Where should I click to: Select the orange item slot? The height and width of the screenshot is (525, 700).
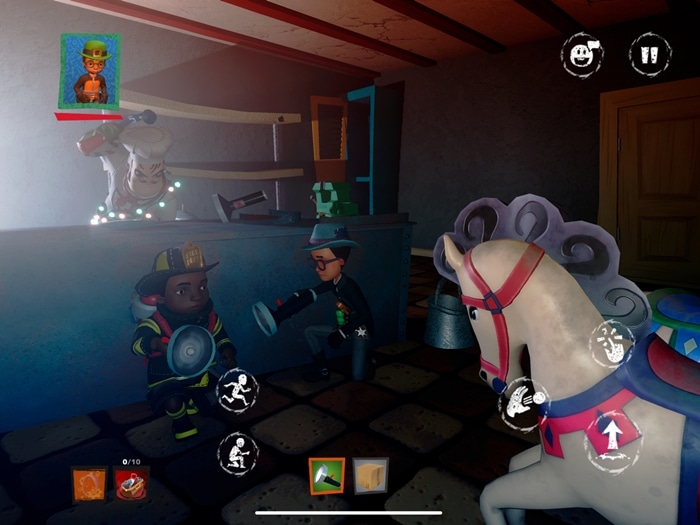pyautogui.click(x=89, y=485)
